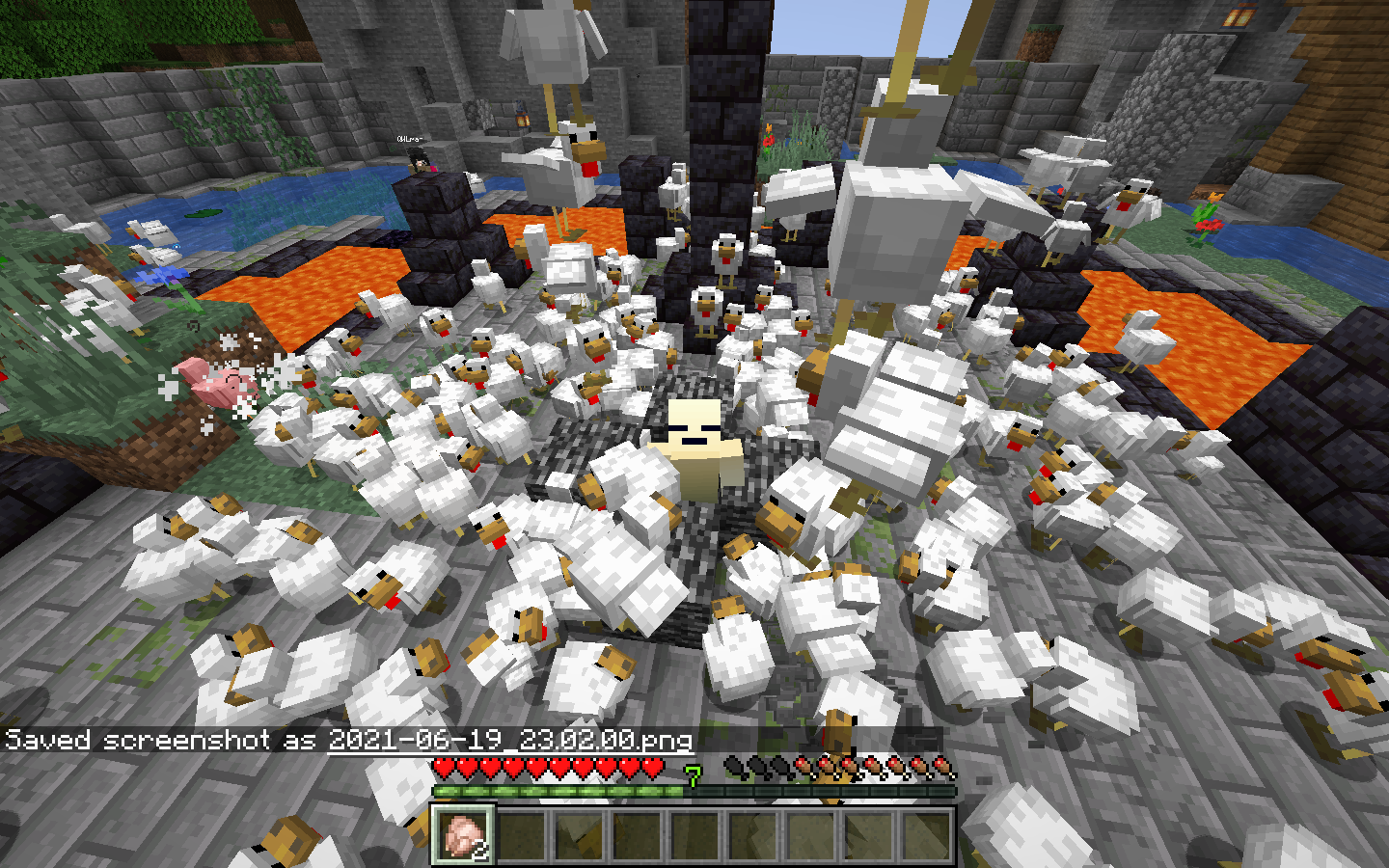This screenshot has height=868, width=1389.
Task: Open the saved screenshot filename link in chat
Action: pyautogui.click(x=510, y=740)
